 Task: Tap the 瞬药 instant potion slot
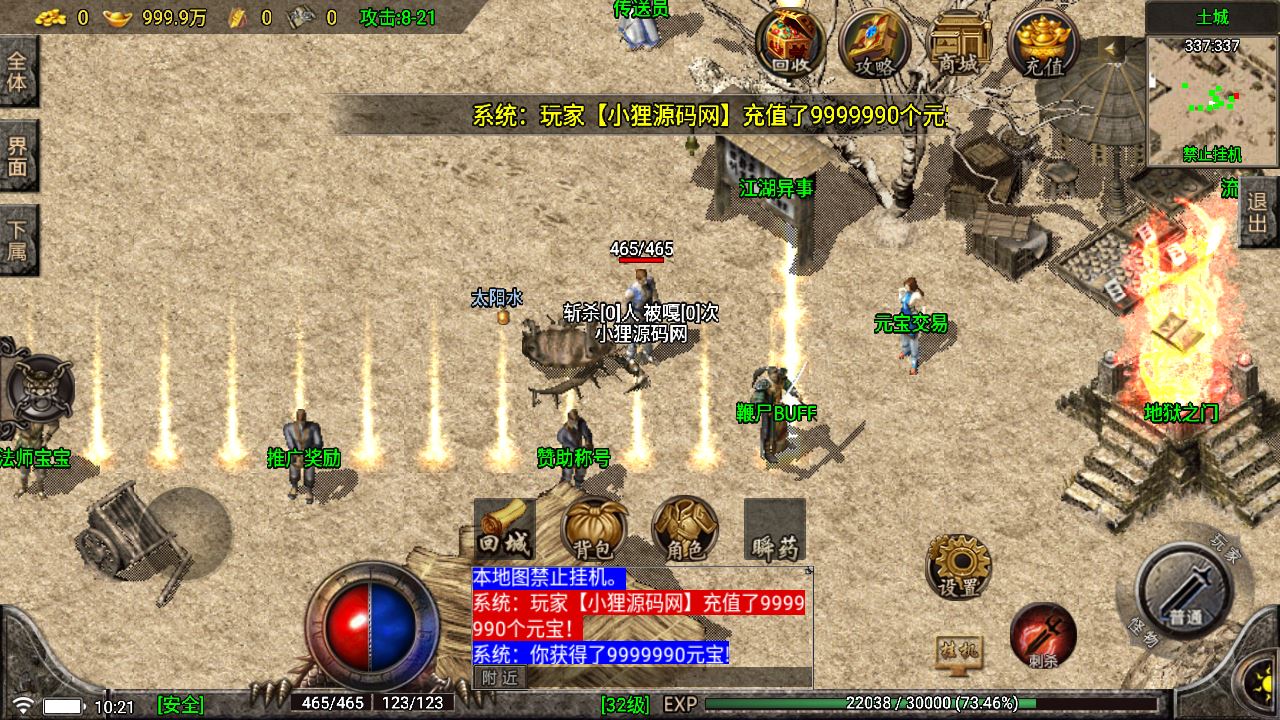tap(775, 530)
